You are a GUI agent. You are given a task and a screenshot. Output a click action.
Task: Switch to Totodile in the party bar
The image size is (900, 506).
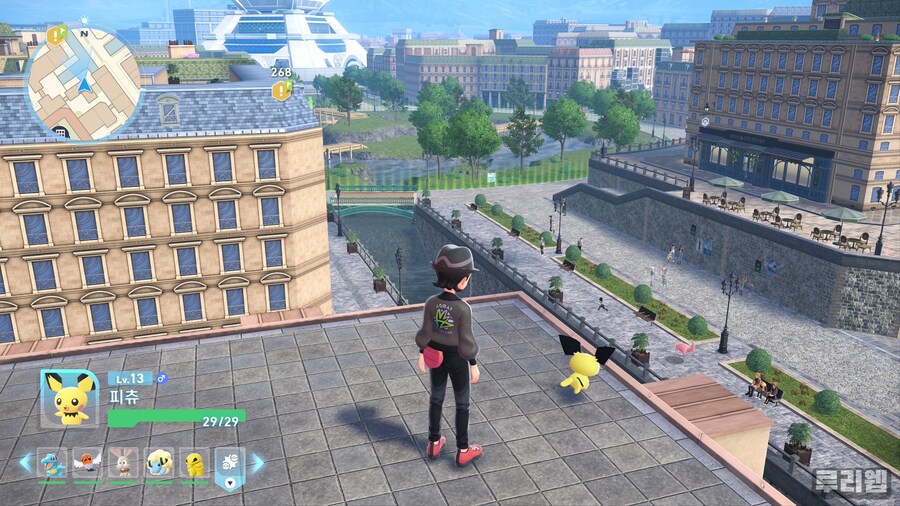(52, 463)
